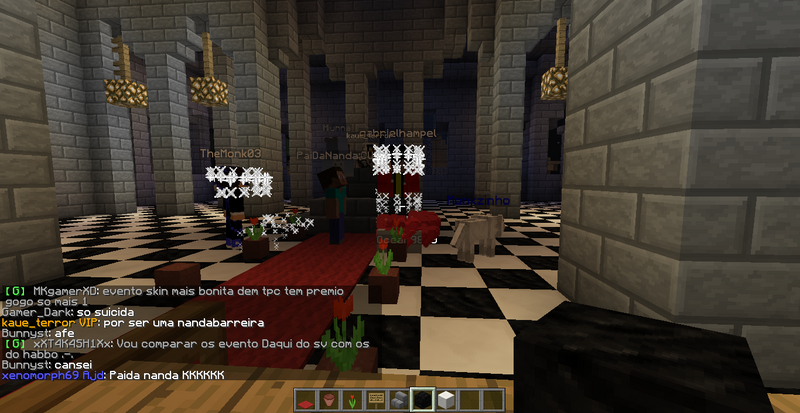Pick the stone stairs hotbar slot

(x=400, y=401)
